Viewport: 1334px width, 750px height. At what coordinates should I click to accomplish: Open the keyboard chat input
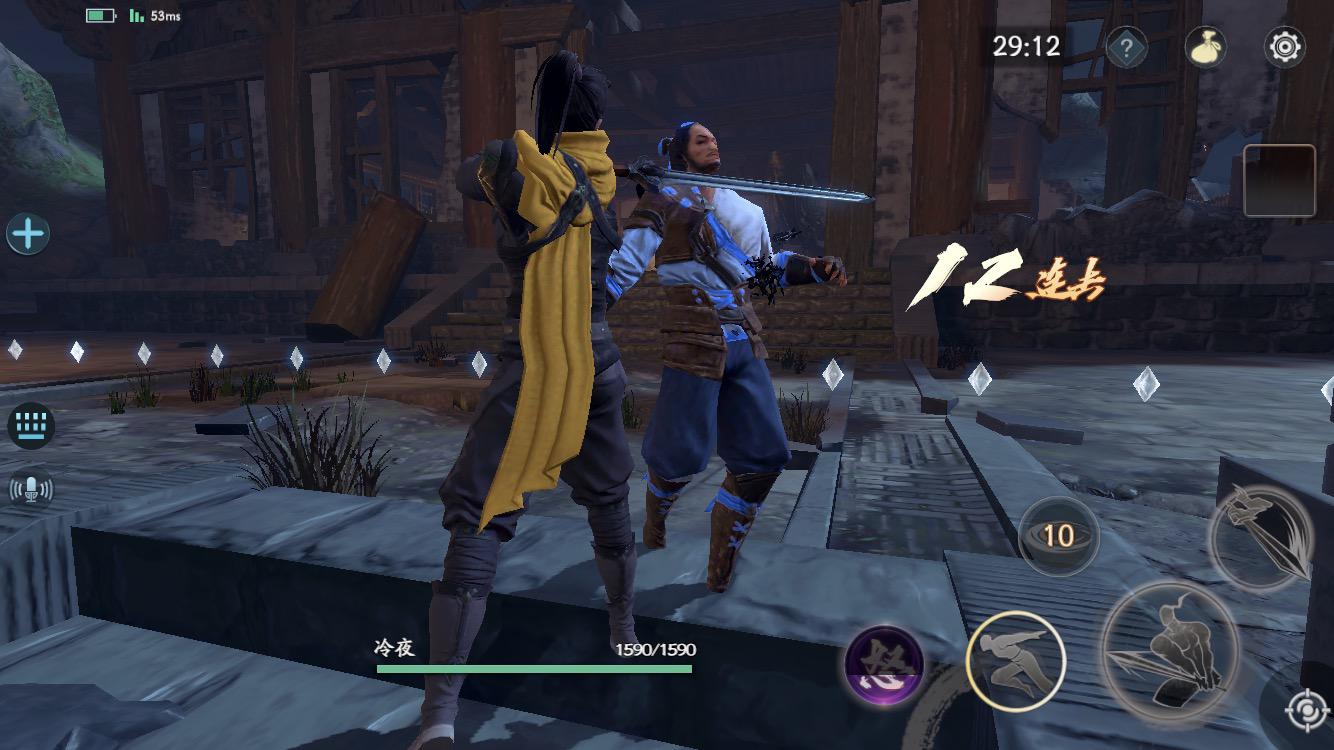pyautogui.click(x=31, y=426)
